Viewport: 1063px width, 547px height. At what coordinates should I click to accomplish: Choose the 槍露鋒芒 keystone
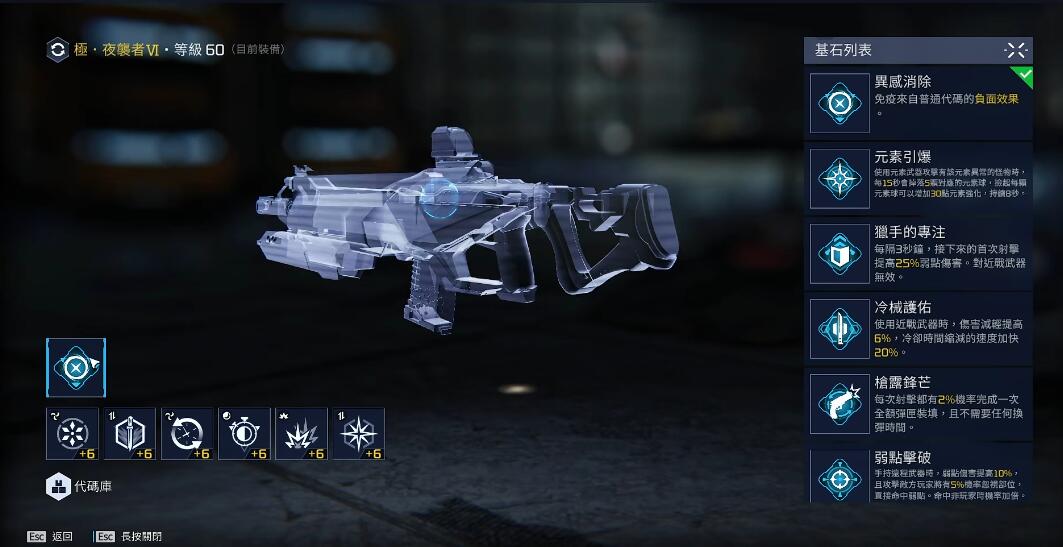(x=918, y=402)
